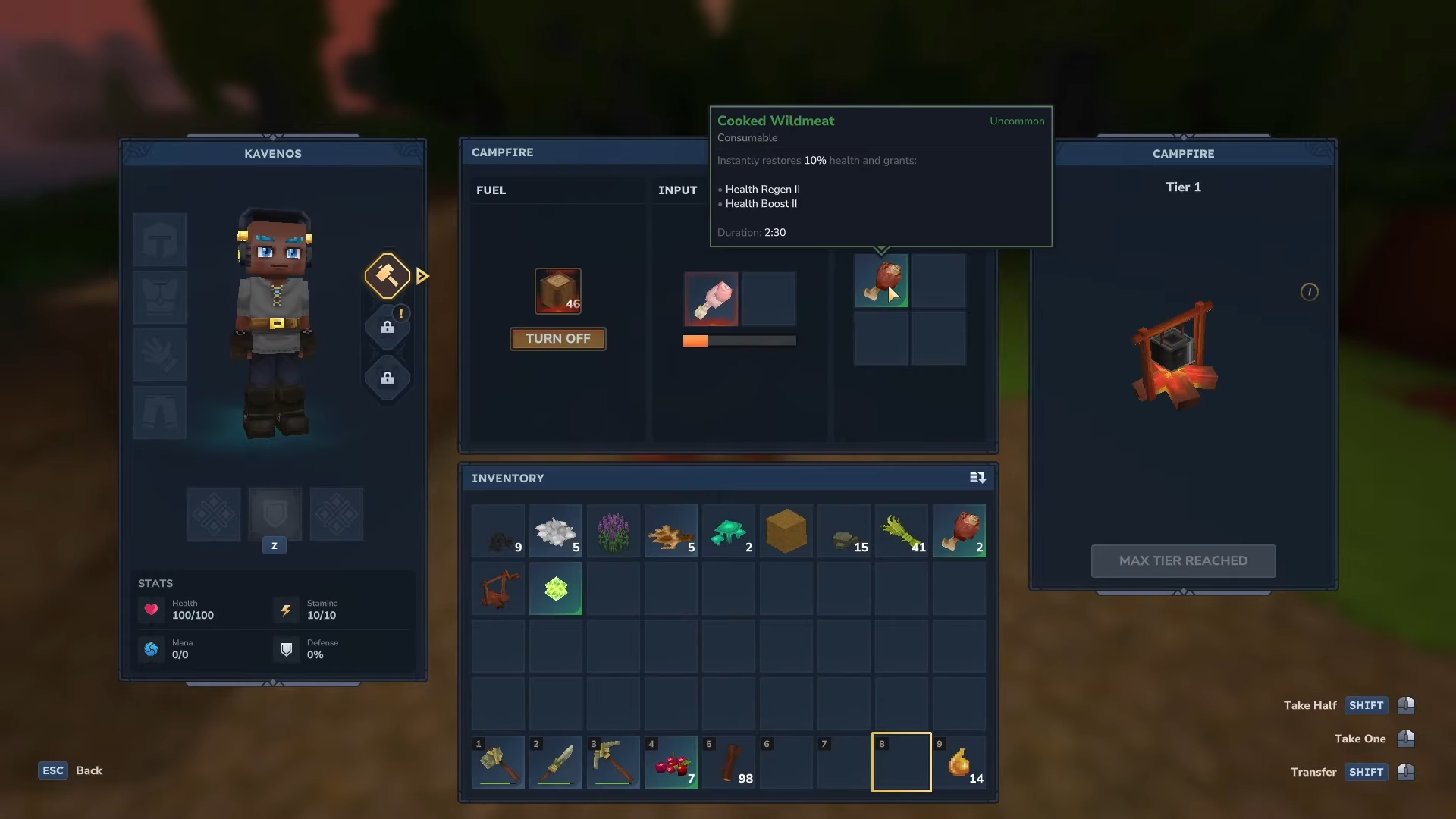This screenshot has width=1456, height=819.
Task: Select the torch in hotbar slot 9
Action: coord(959,762)
